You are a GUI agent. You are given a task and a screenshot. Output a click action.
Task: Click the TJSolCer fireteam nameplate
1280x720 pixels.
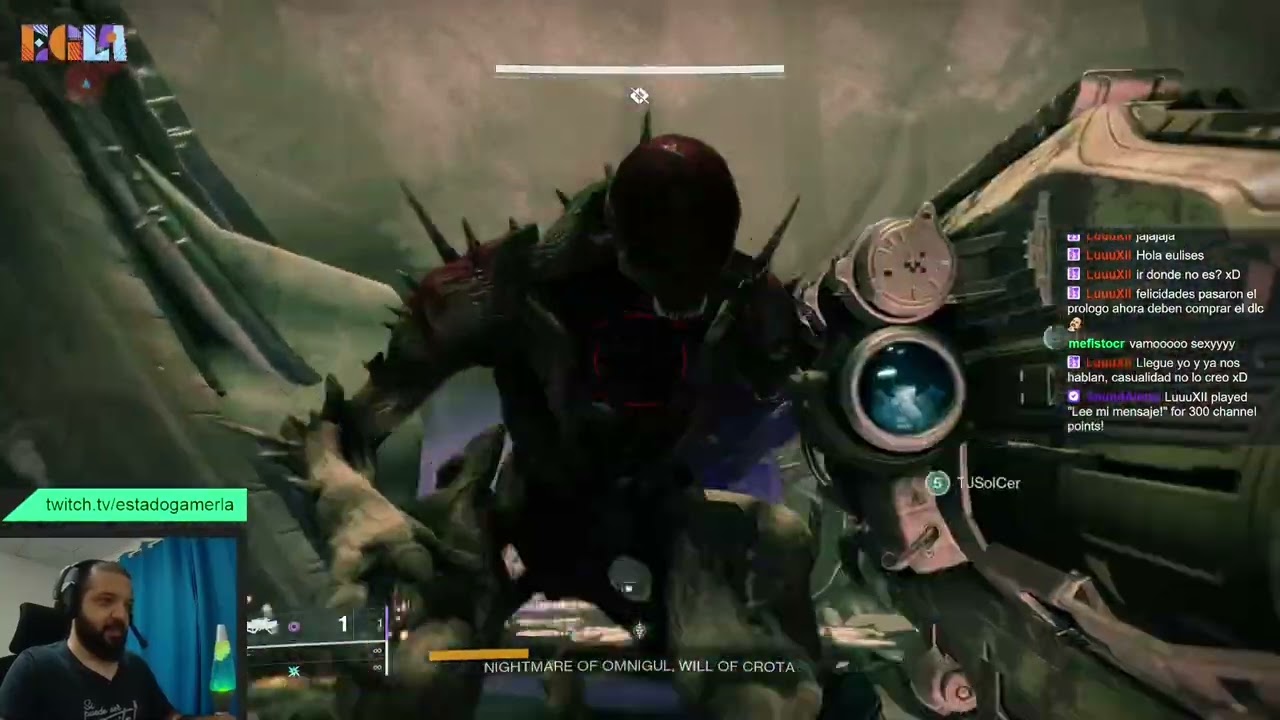(988, 483)
